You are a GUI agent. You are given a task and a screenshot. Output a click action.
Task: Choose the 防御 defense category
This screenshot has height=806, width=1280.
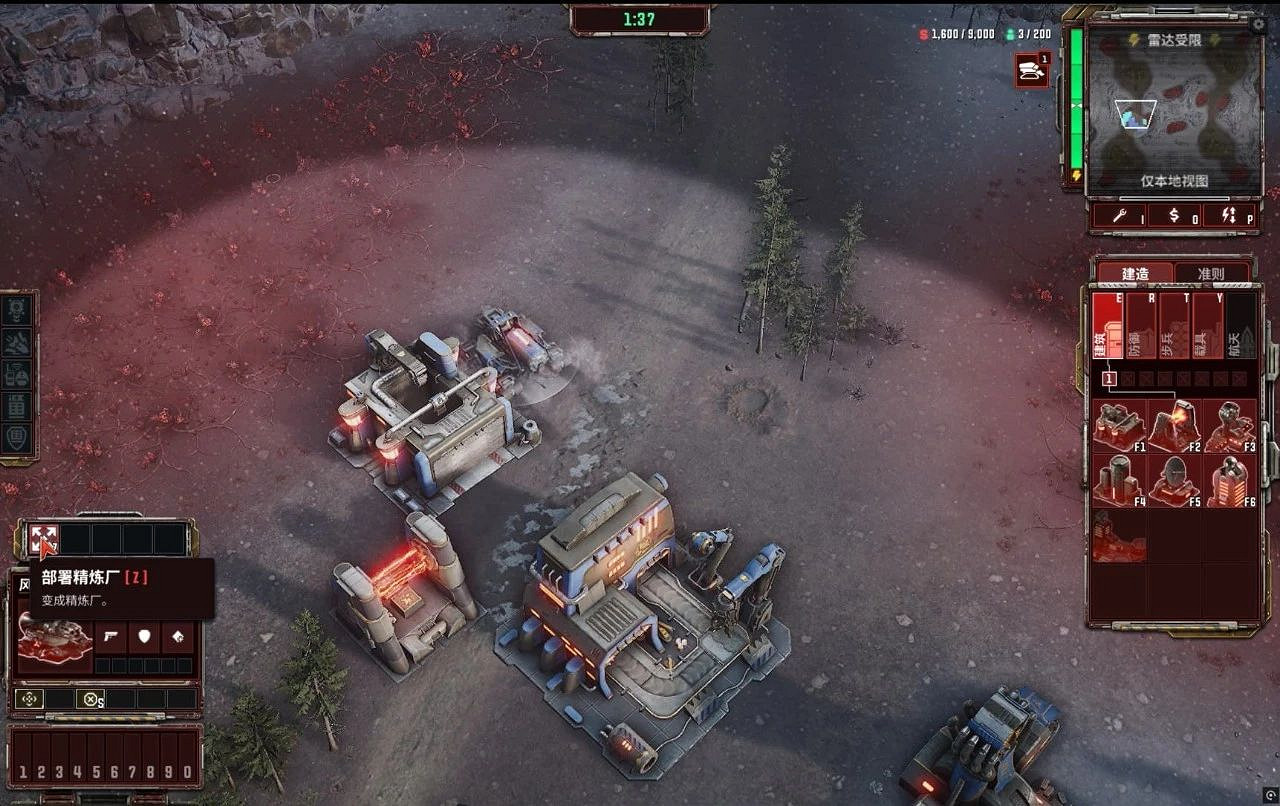click(1141, 325)
